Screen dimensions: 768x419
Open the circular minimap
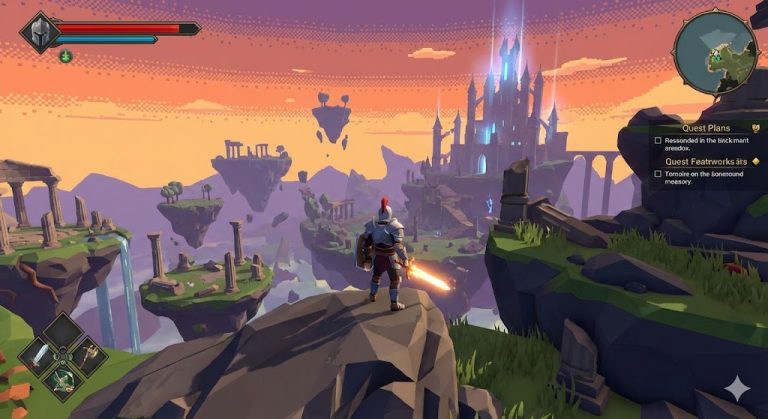coord(715,52)
